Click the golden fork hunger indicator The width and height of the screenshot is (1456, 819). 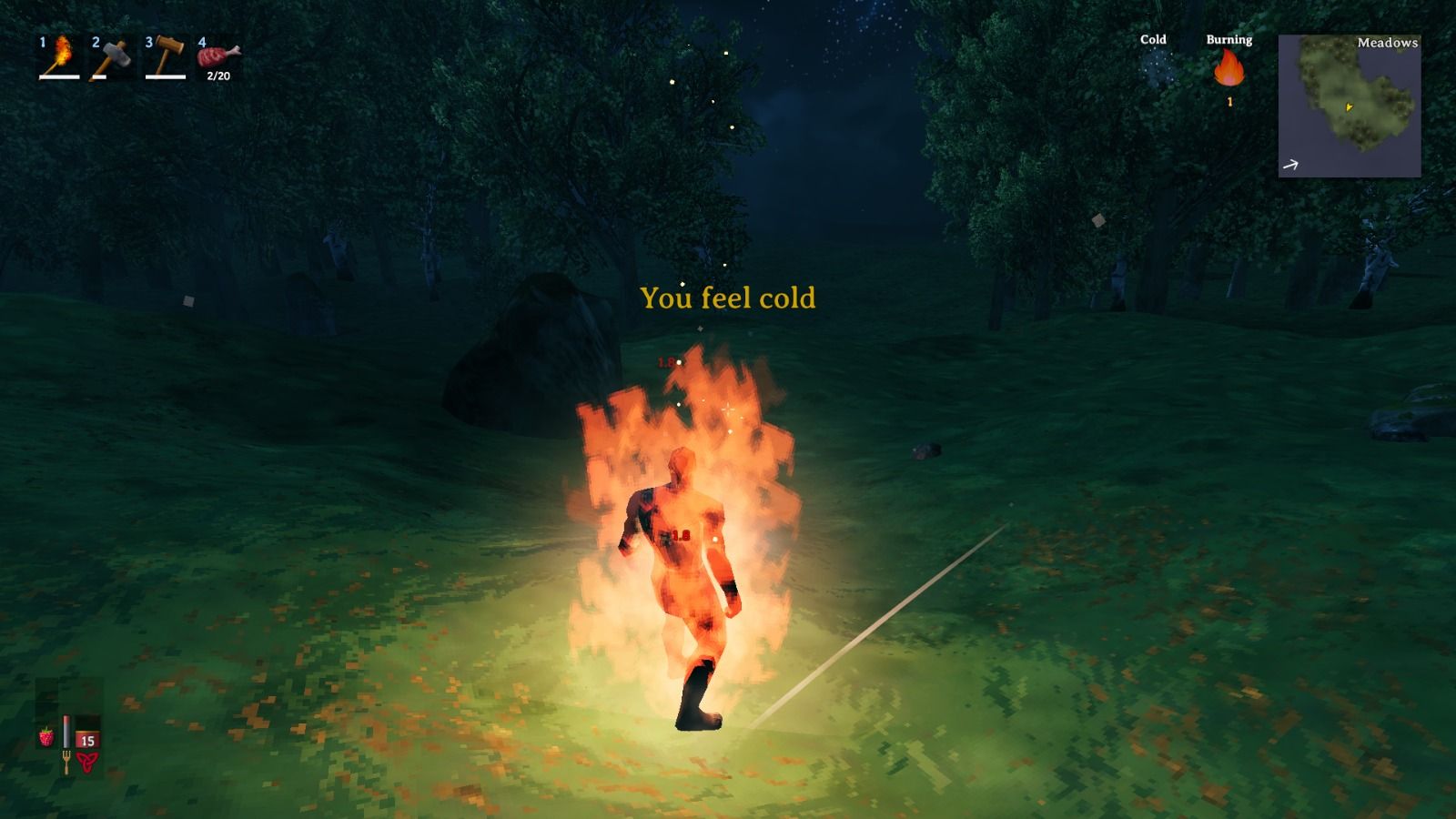pos(66,763)
